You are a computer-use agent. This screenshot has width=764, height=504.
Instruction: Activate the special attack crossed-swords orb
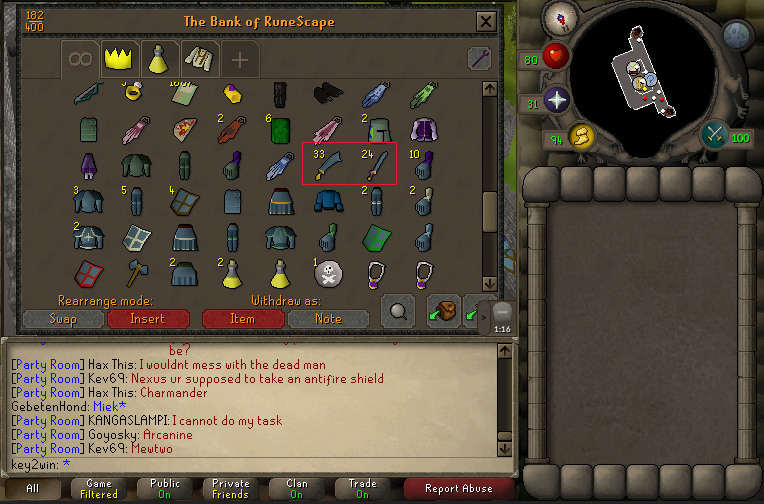(715, 133)
